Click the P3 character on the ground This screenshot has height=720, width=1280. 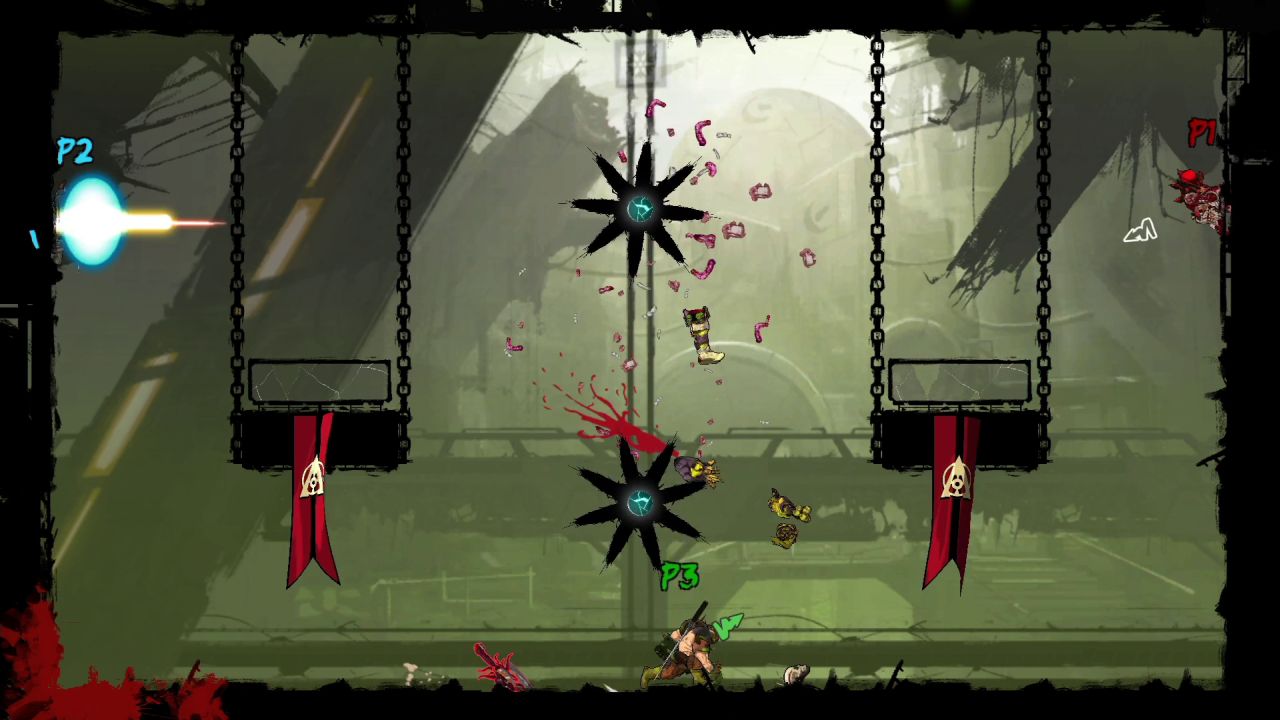pos(690,650)
